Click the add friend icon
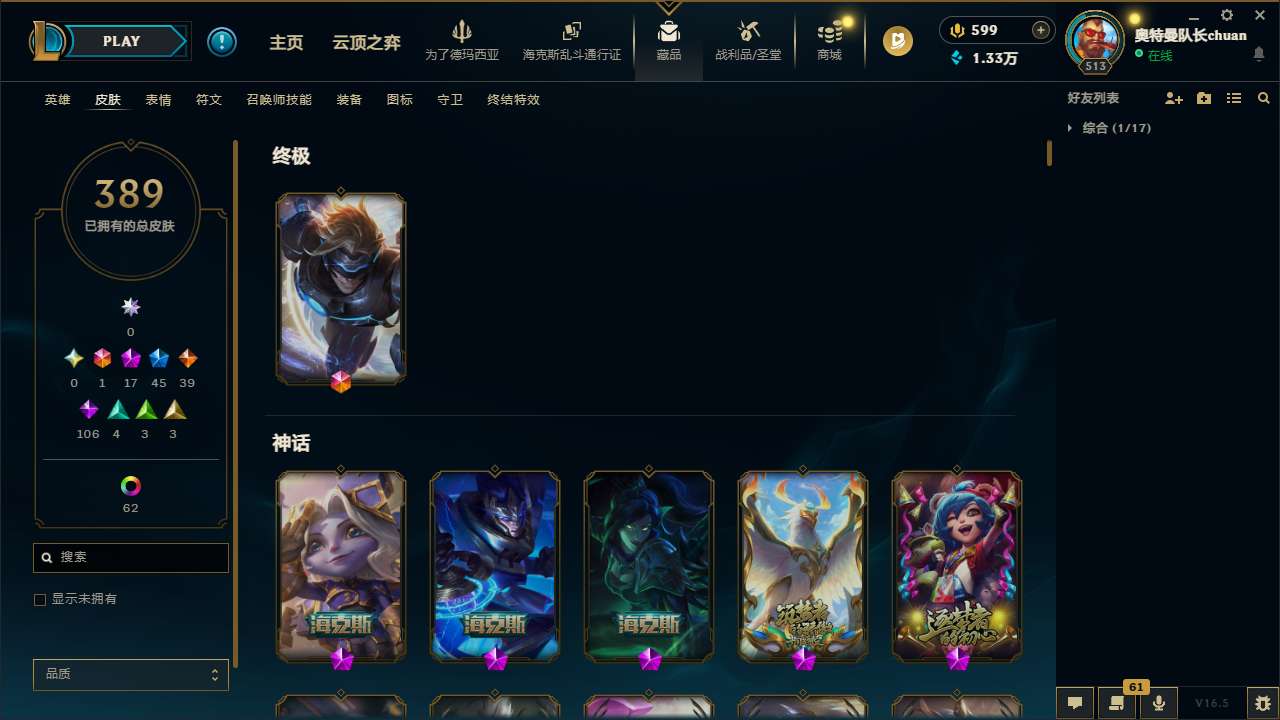The height and width of the screenshot is (720, 1280). click(1174, 98)
